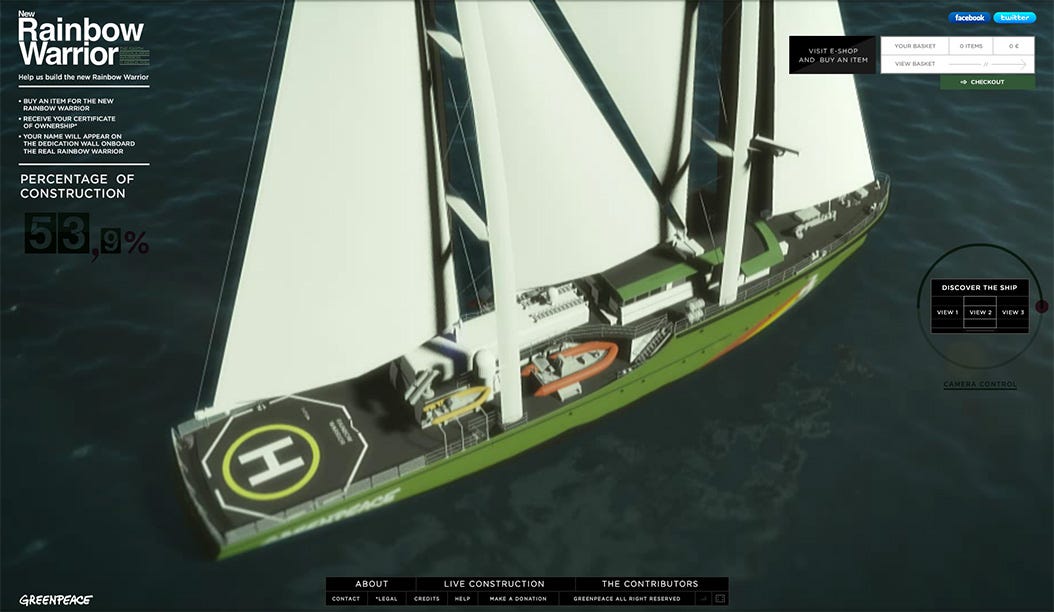Toggle the fullscreen icon in footer
The width and height of the screenshot is (1054, 612).
pos(718,599)
